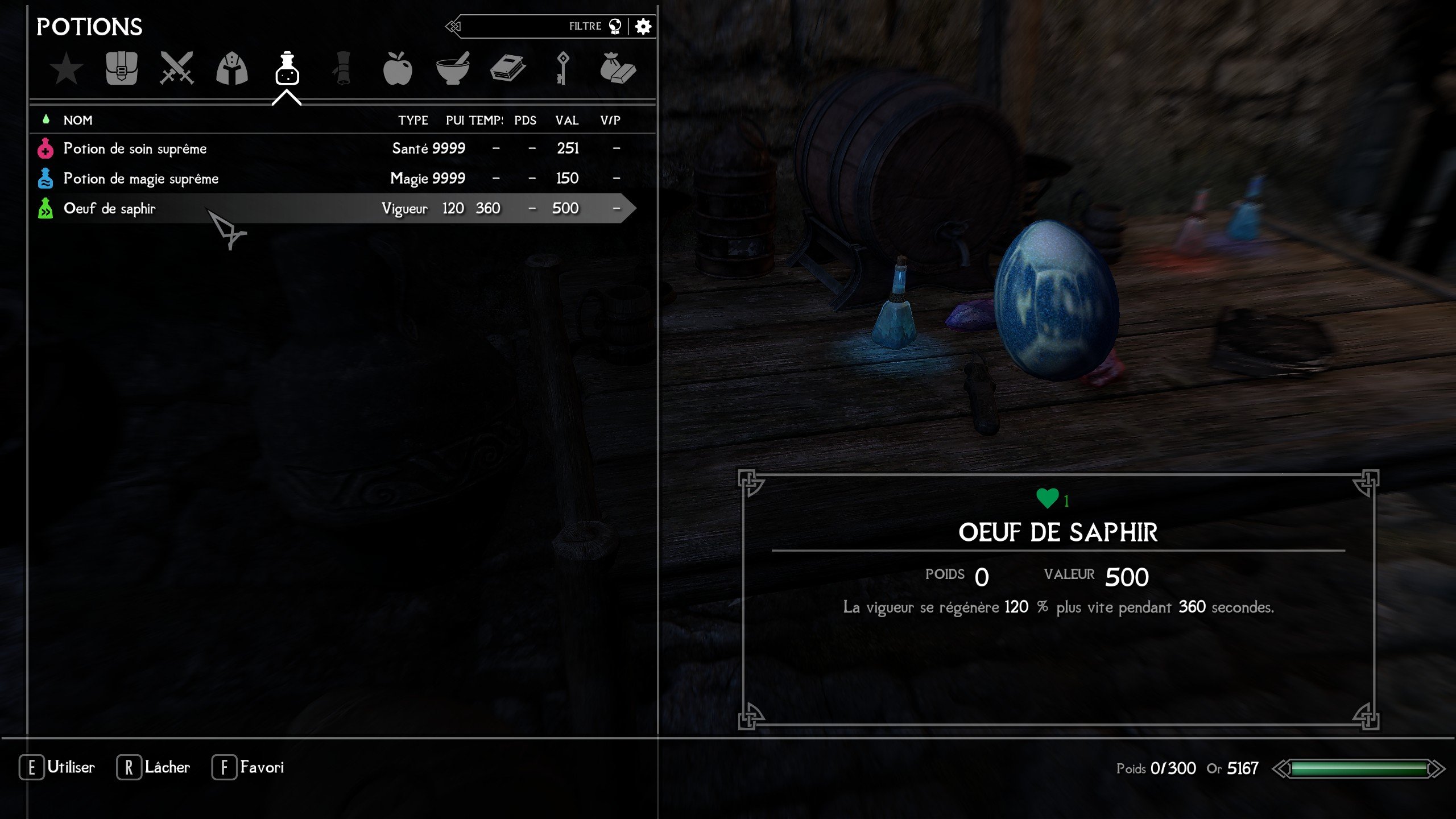
Task: Open the apple food category
Action: [398, 69]
